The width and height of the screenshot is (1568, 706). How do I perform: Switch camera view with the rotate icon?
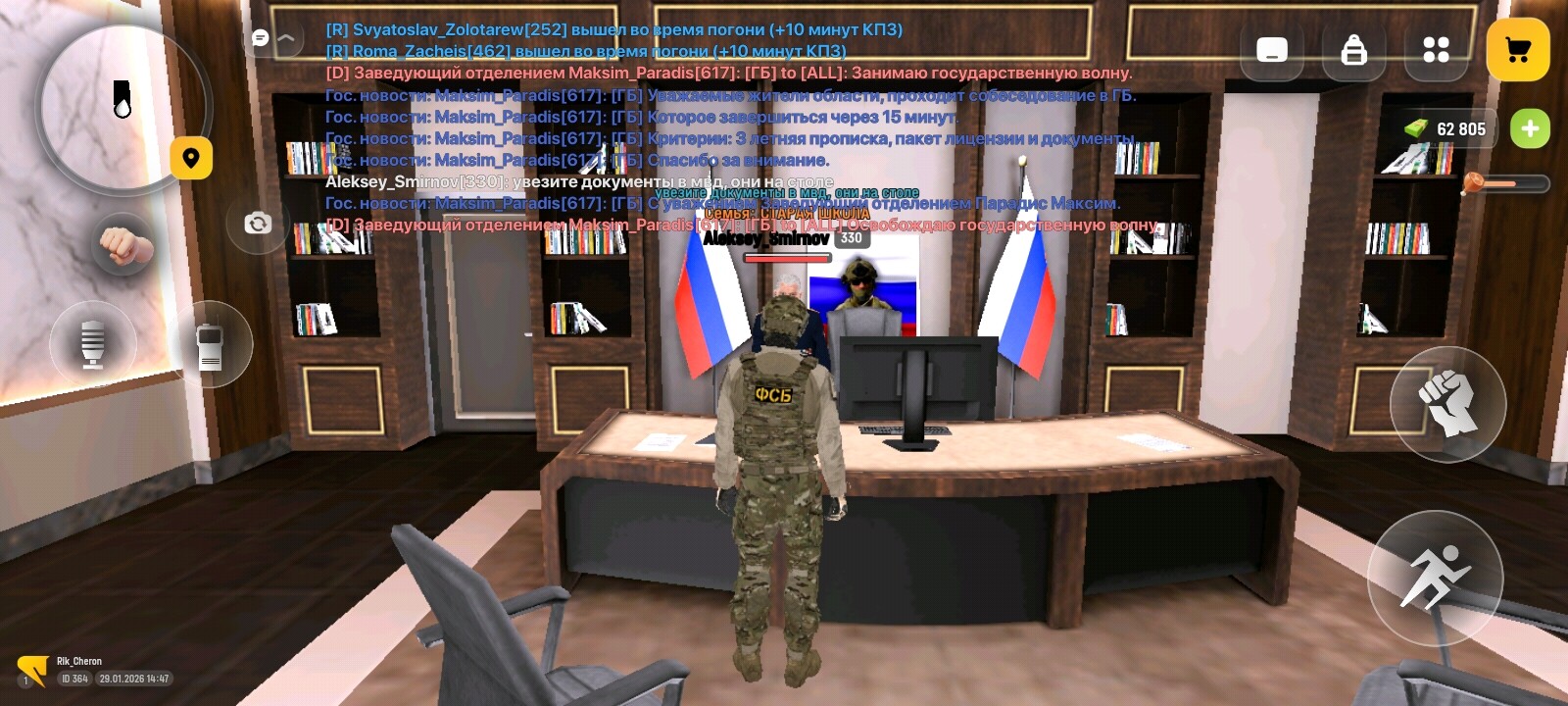(257, 225)
